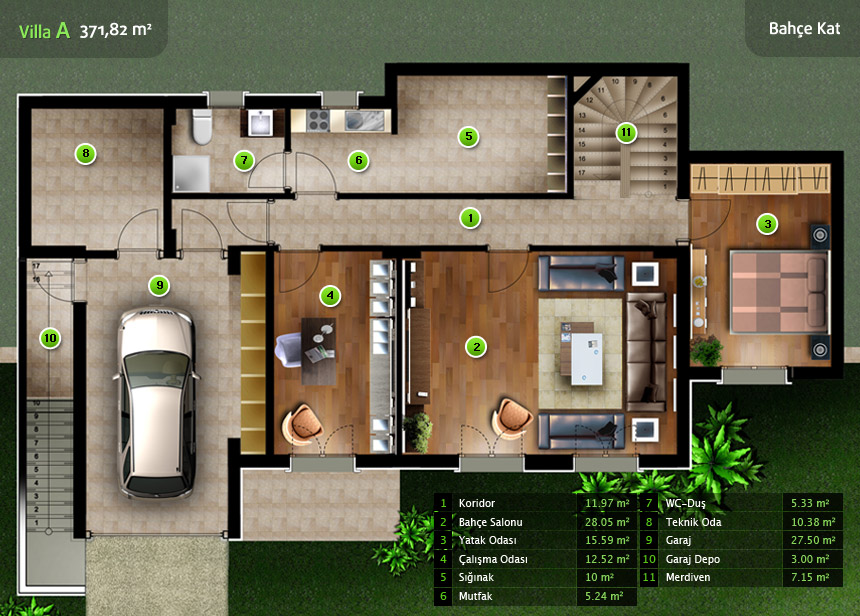The width and height of the screenshot is (860, 616).
Task: Click green marker 9 above the car
Action: [x=158, y=285]
